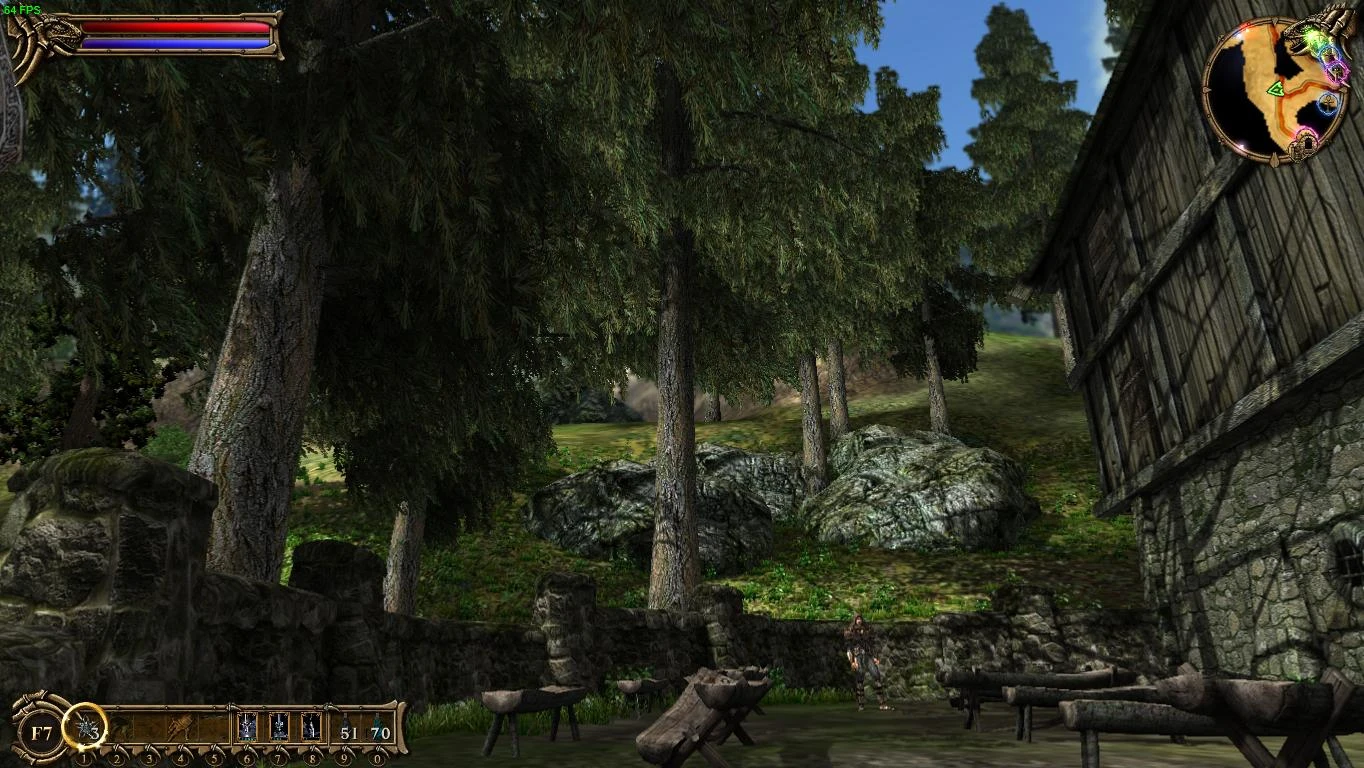Image resolution: width=1364 pixels, height=768 pixels.
Task: Click the F7 quickslot page indicator
Action: click(x=40, y=730)
